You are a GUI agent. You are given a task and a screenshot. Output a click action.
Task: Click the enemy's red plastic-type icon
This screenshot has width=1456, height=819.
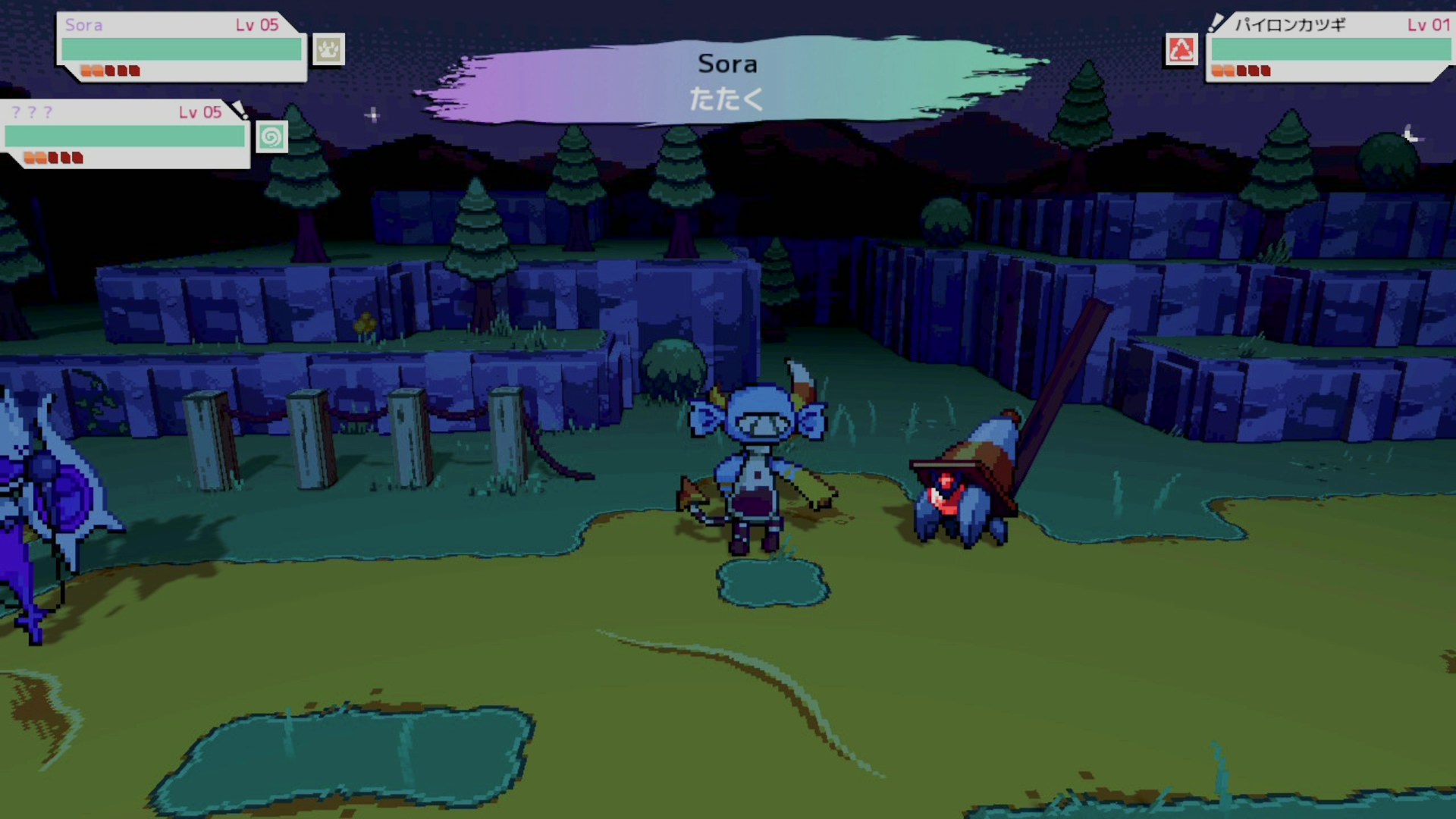tap(1181, 50)
